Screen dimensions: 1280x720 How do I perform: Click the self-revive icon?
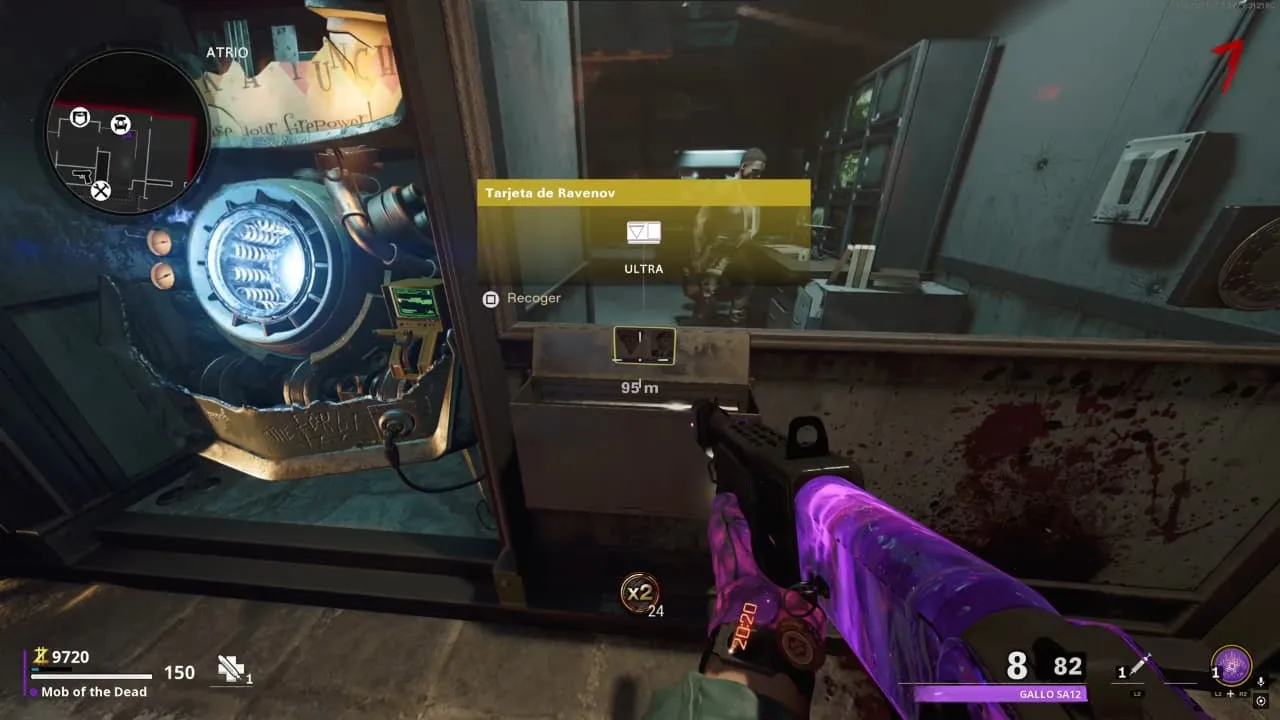pos(232,670)
